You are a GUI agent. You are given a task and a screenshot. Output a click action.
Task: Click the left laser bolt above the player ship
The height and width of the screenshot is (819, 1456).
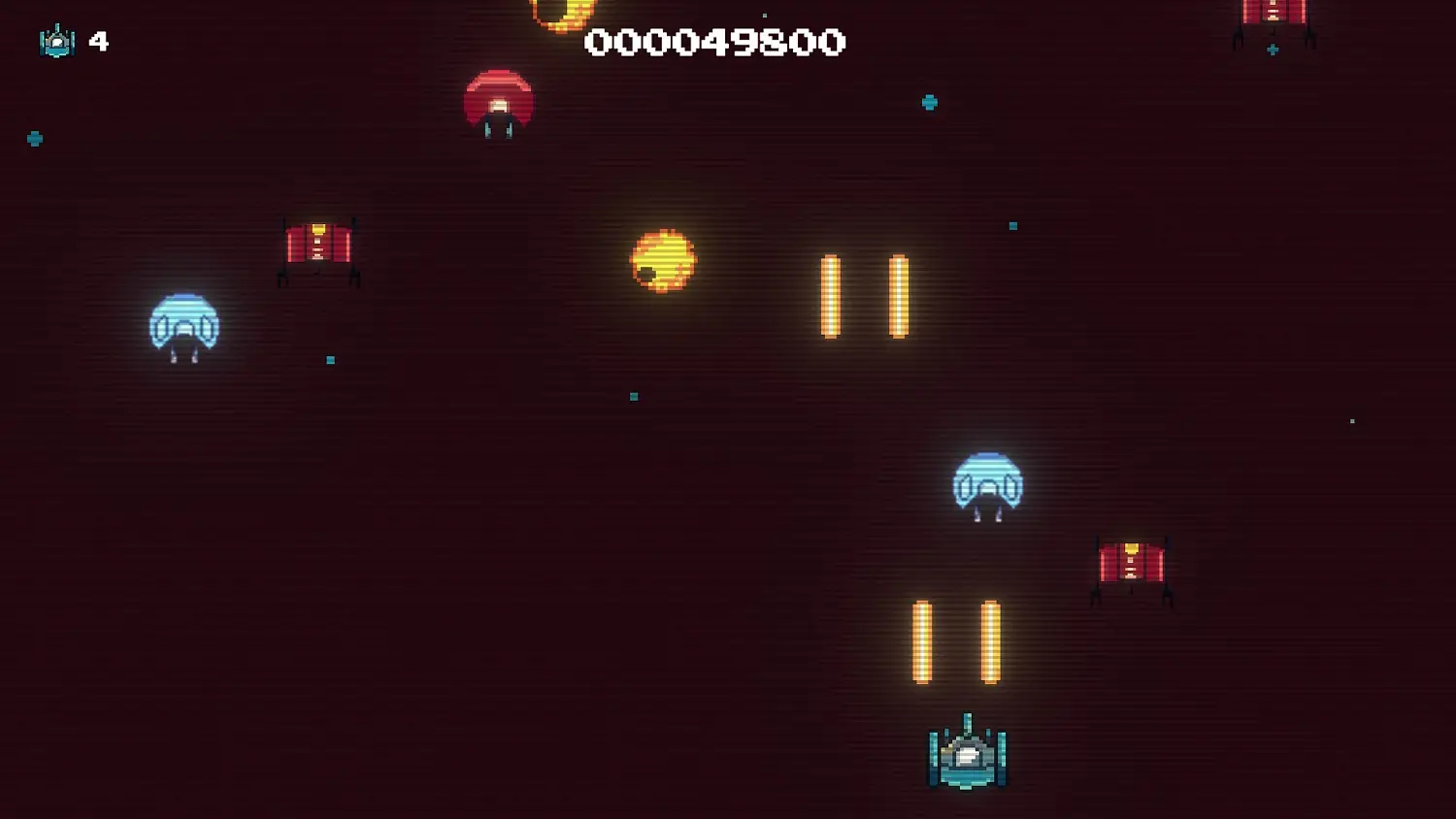coord(920,643)
